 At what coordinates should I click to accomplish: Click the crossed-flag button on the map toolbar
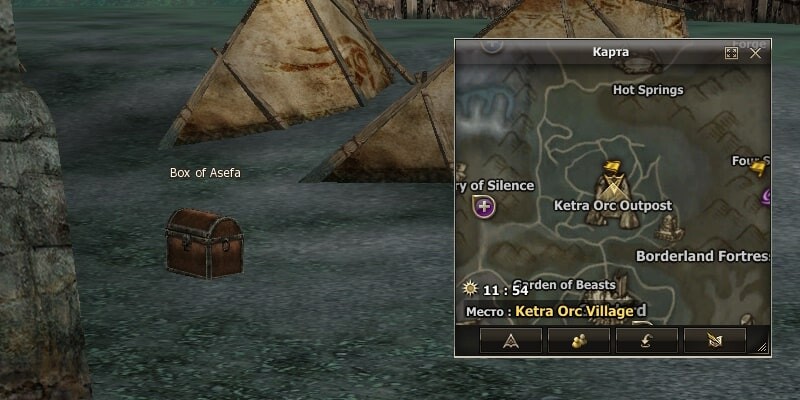(x=715, y=341)
